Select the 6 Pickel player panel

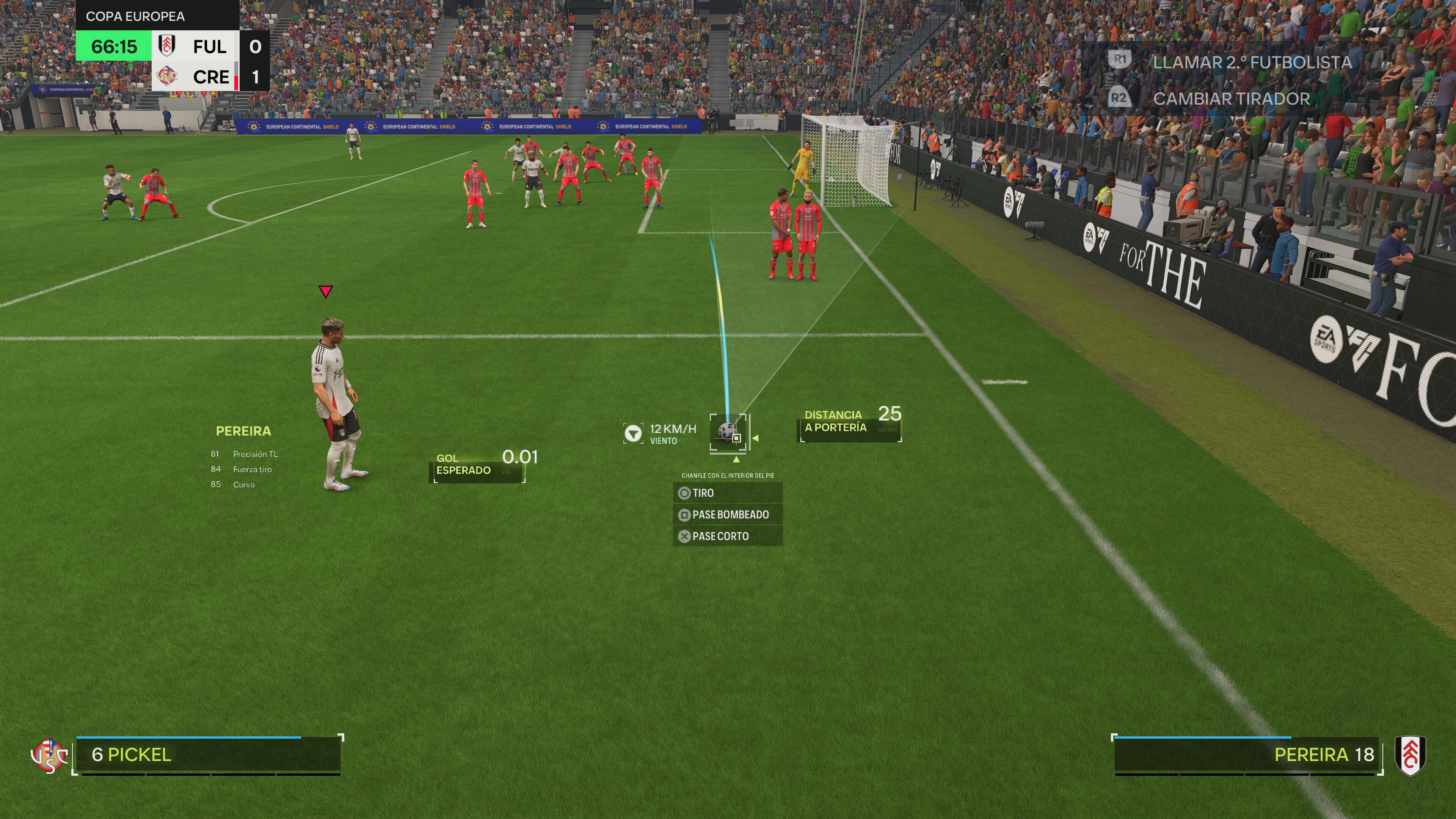click(208, 755)
